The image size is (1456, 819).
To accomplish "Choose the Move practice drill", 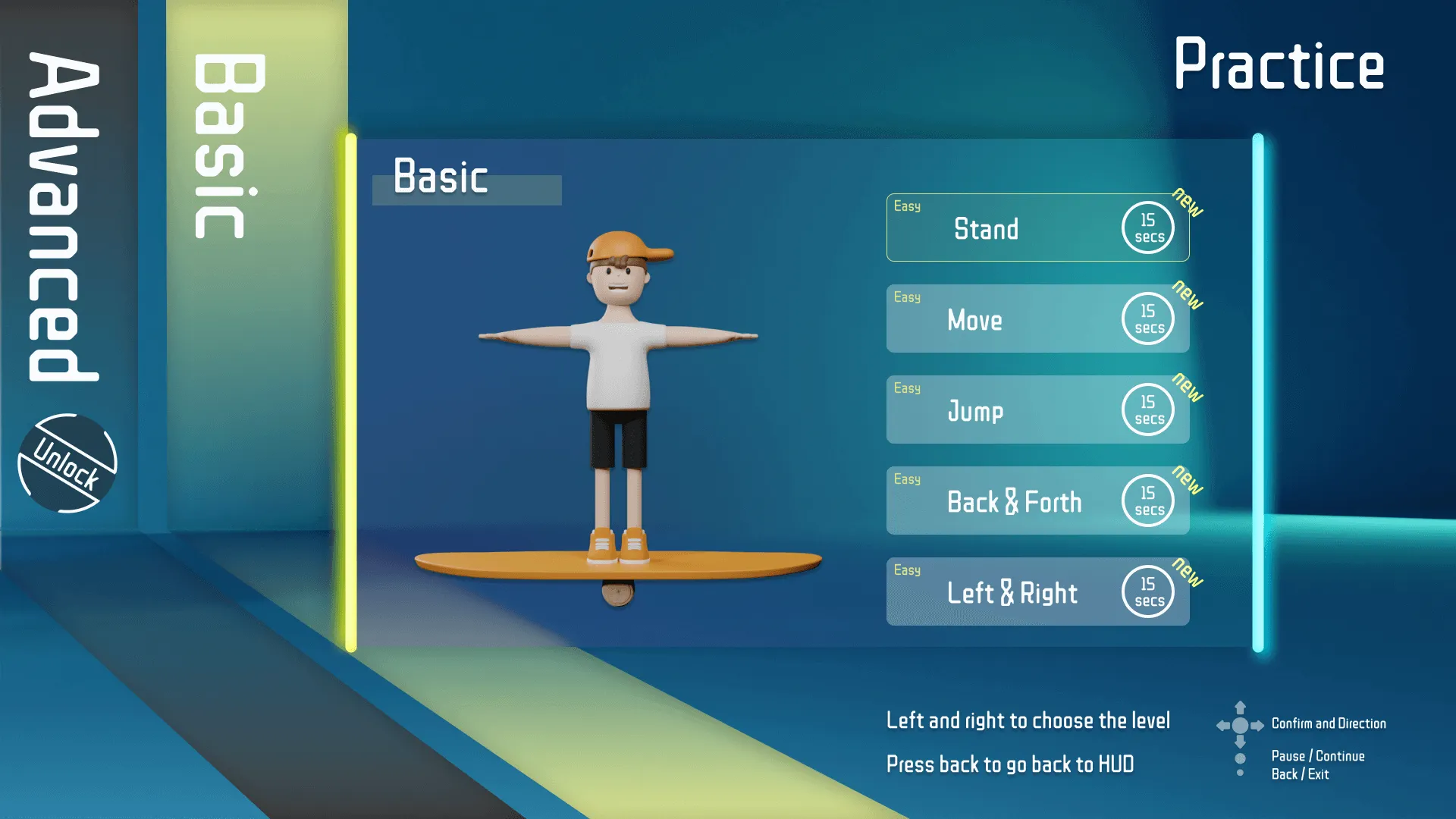I will pos(974,320).
